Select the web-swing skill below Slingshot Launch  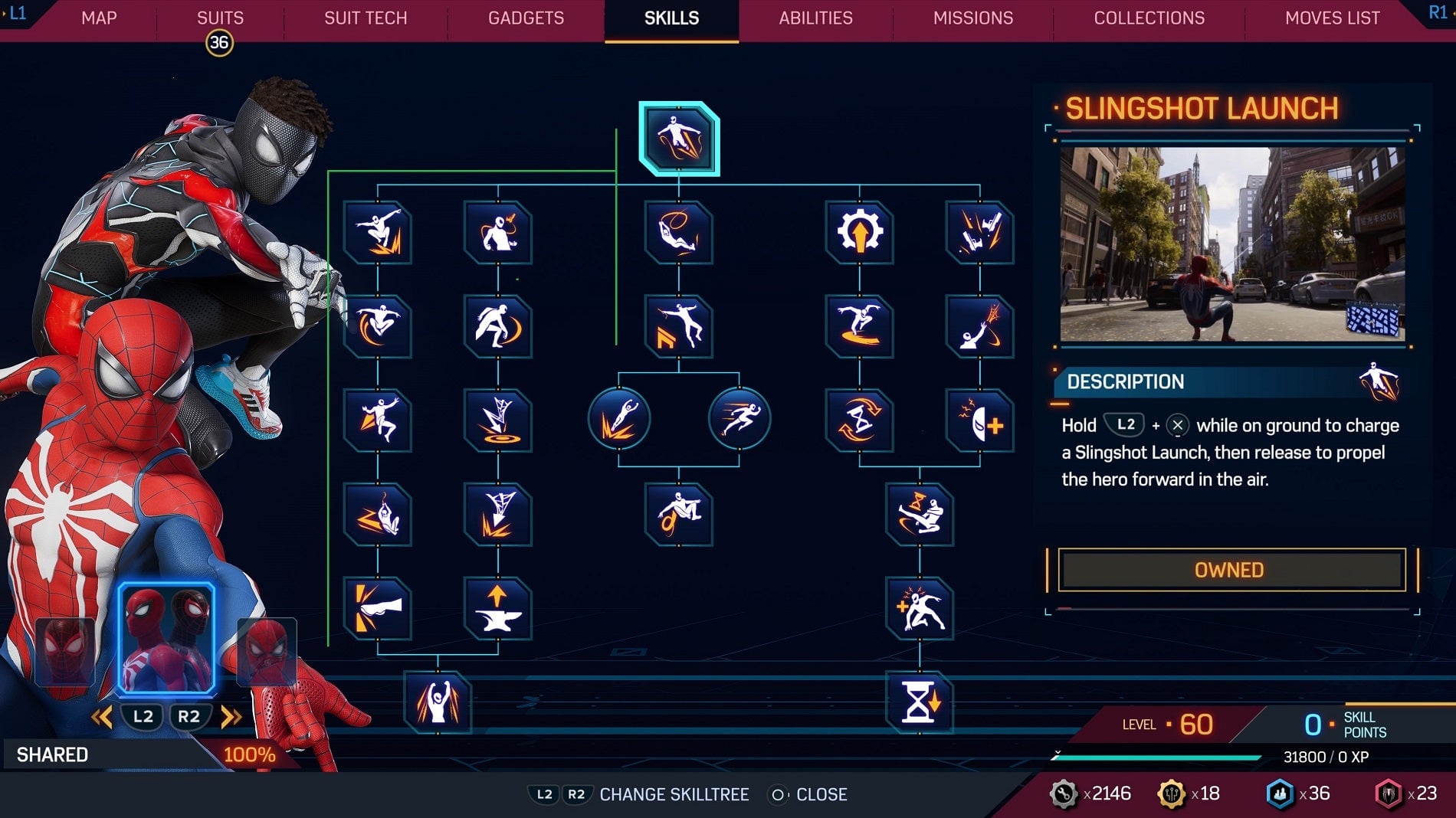pyautogui.click(x=677, y=234)
